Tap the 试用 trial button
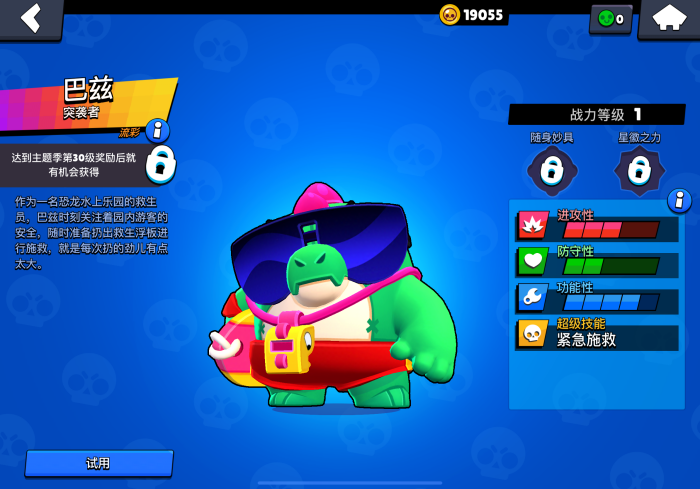The width and height of the screenshot is (700, 489). [99, 463]
